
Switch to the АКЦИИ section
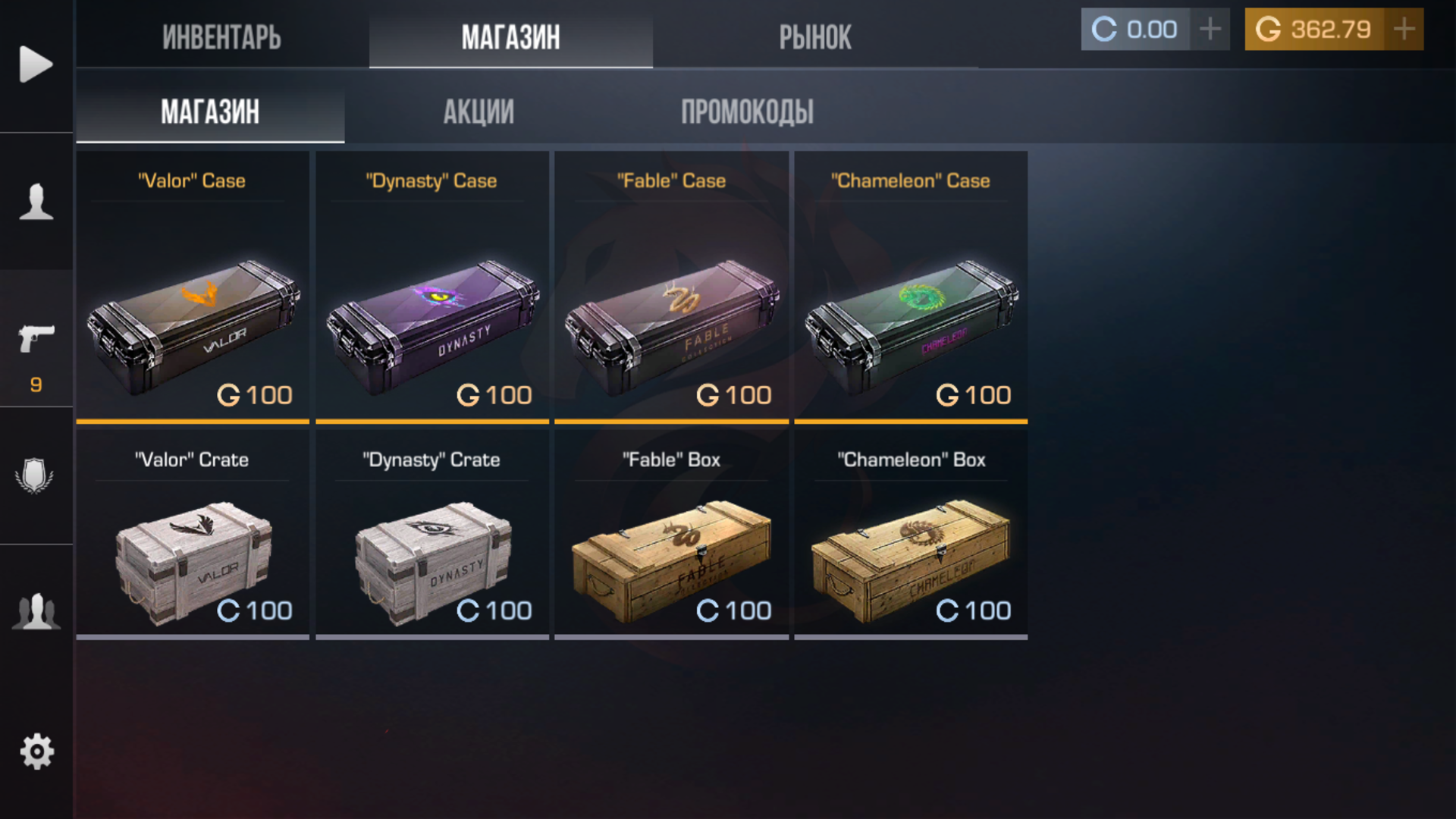point(479,111)
